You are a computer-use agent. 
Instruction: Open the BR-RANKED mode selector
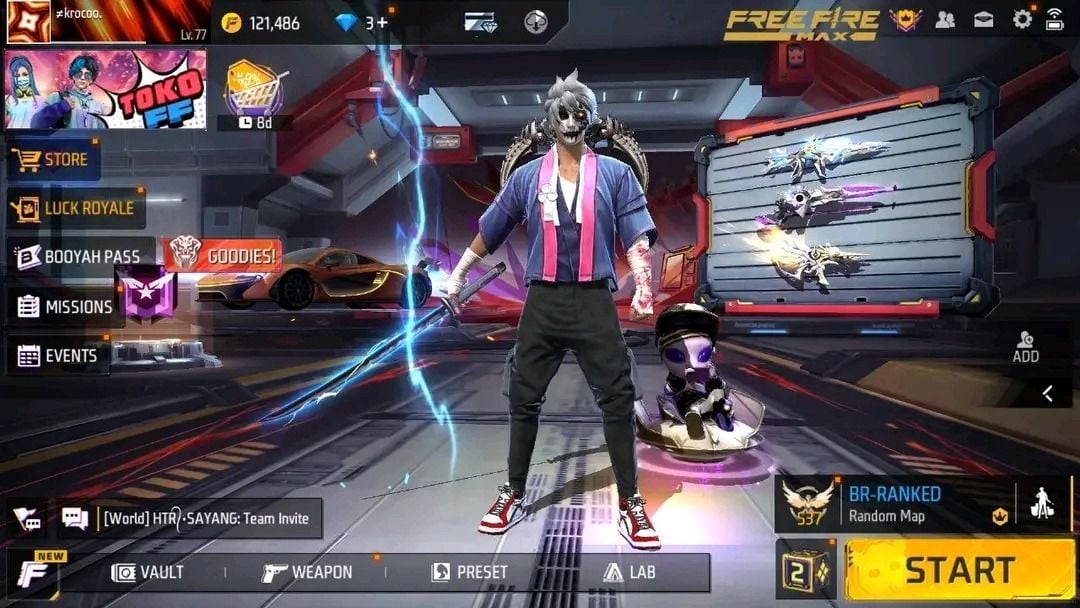click(x=894, y=504)
